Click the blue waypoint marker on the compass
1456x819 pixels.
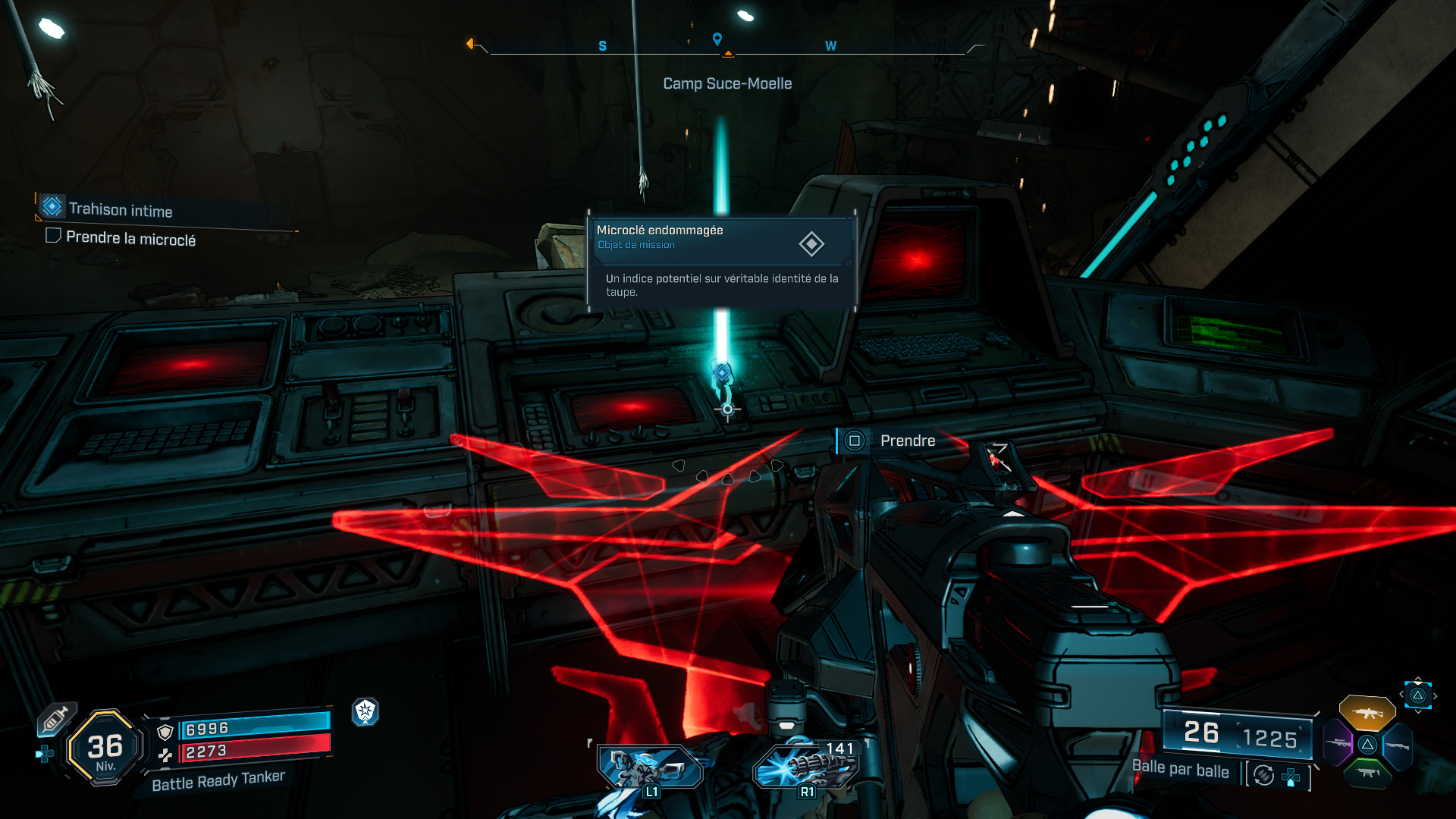click(x=717, y=39)
